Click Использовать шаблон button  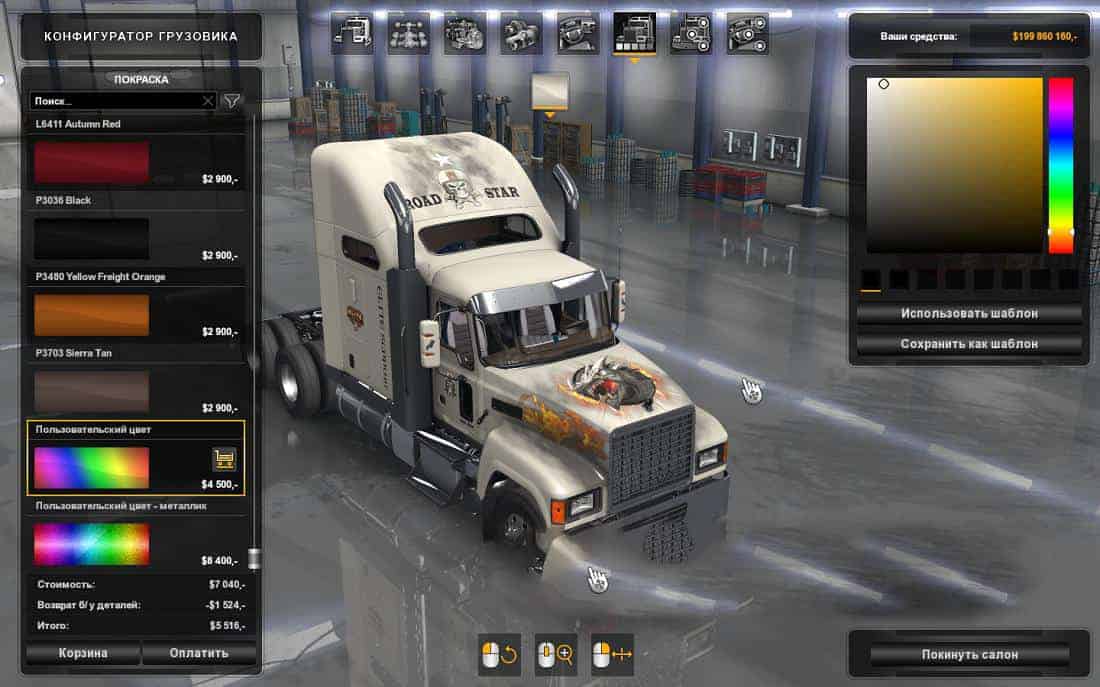click(969, 313)
